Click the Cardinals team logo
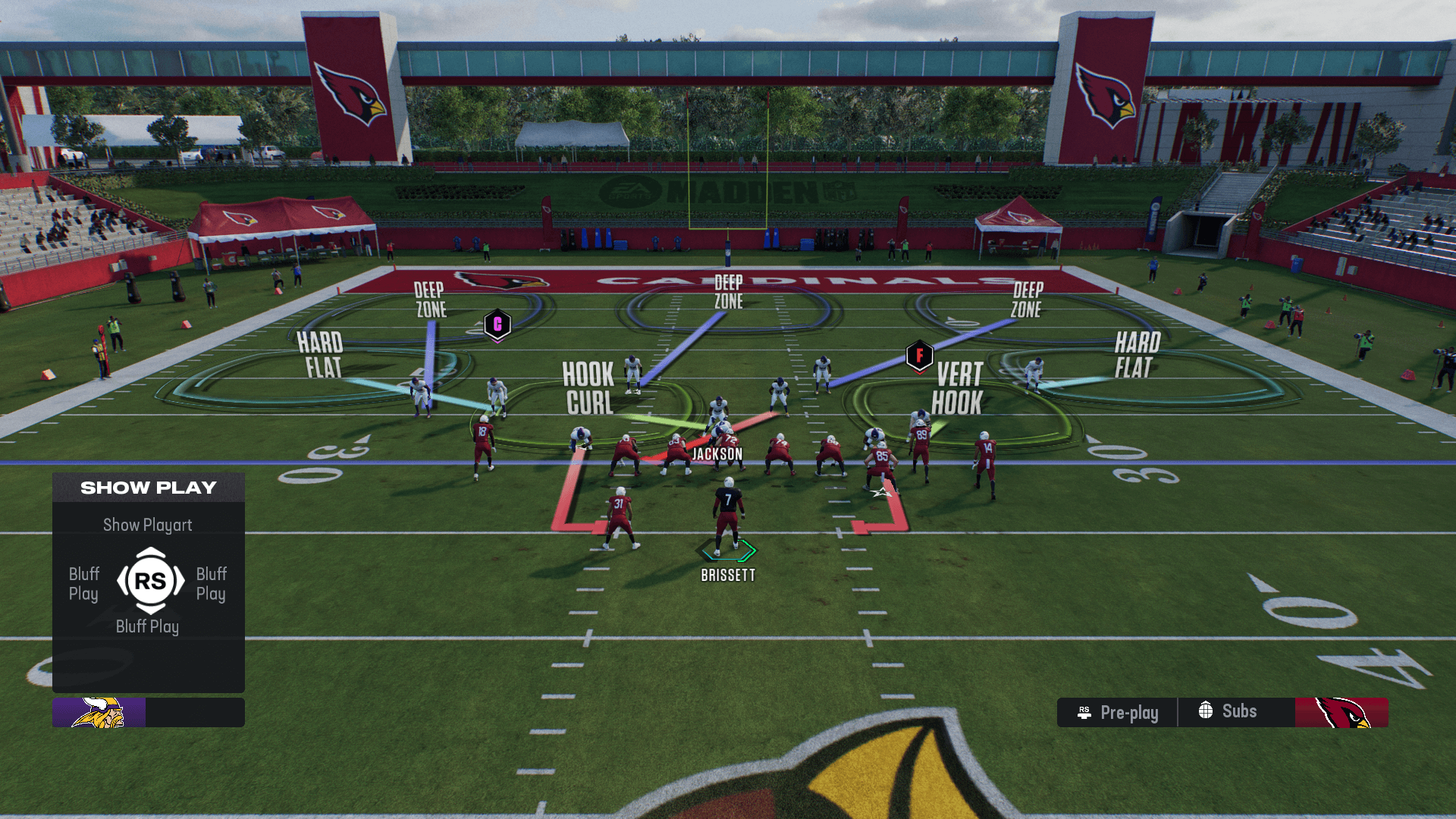The width and height of the screenshot is (1456, 819). 1341,713
